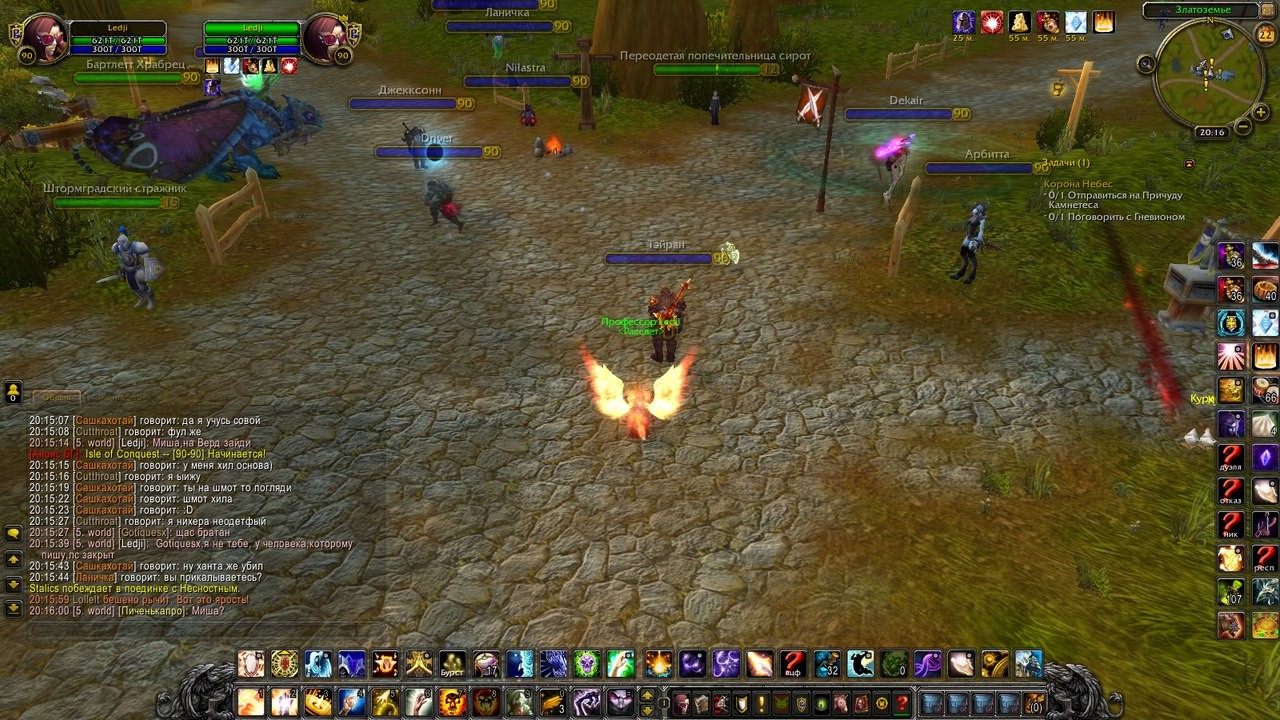Click the blue crystal buff icon
1280x720 pixels.
[1075, 22]
